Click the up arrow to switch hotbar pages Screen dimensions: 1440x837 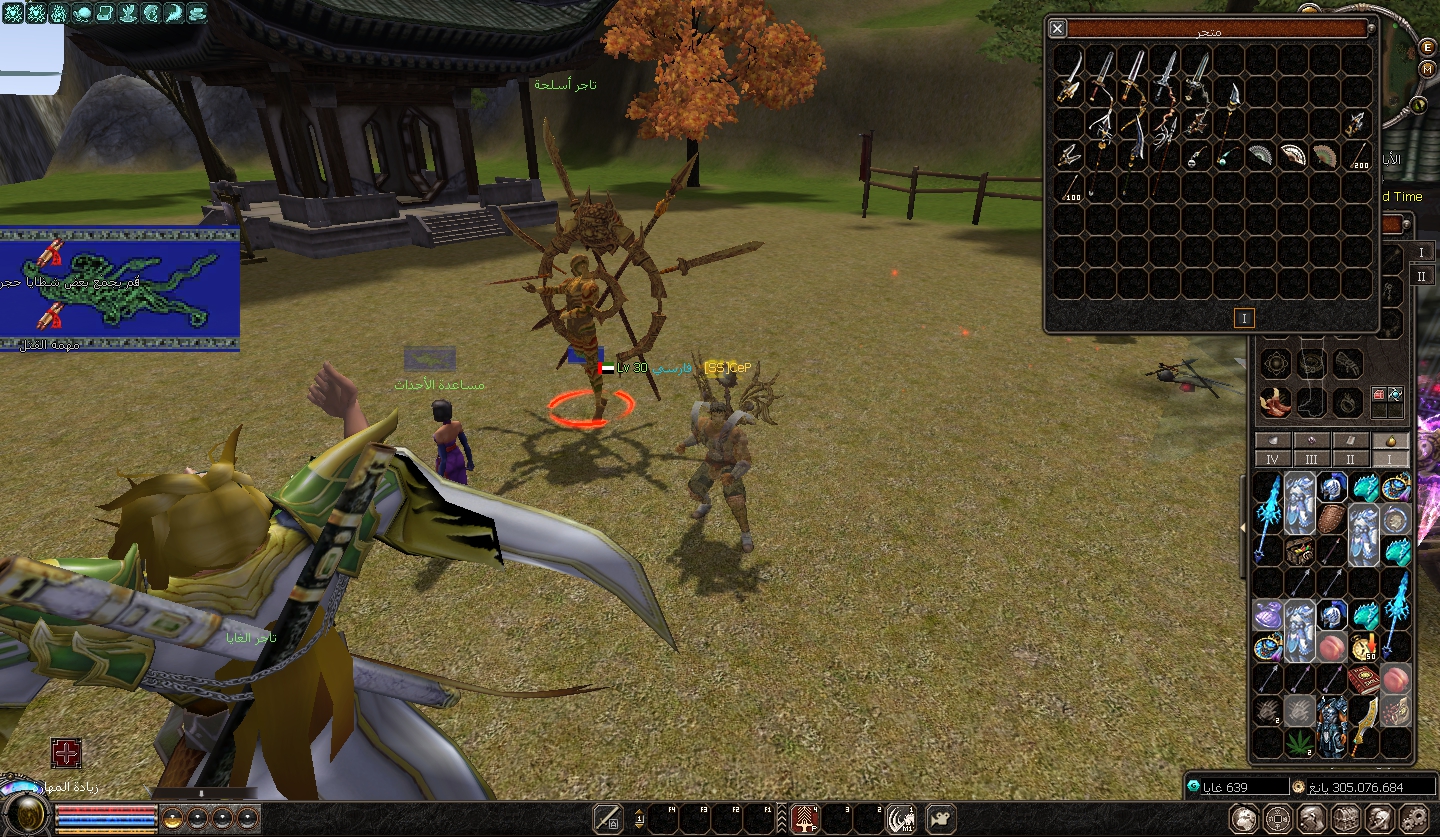click(x=639, y=813)
